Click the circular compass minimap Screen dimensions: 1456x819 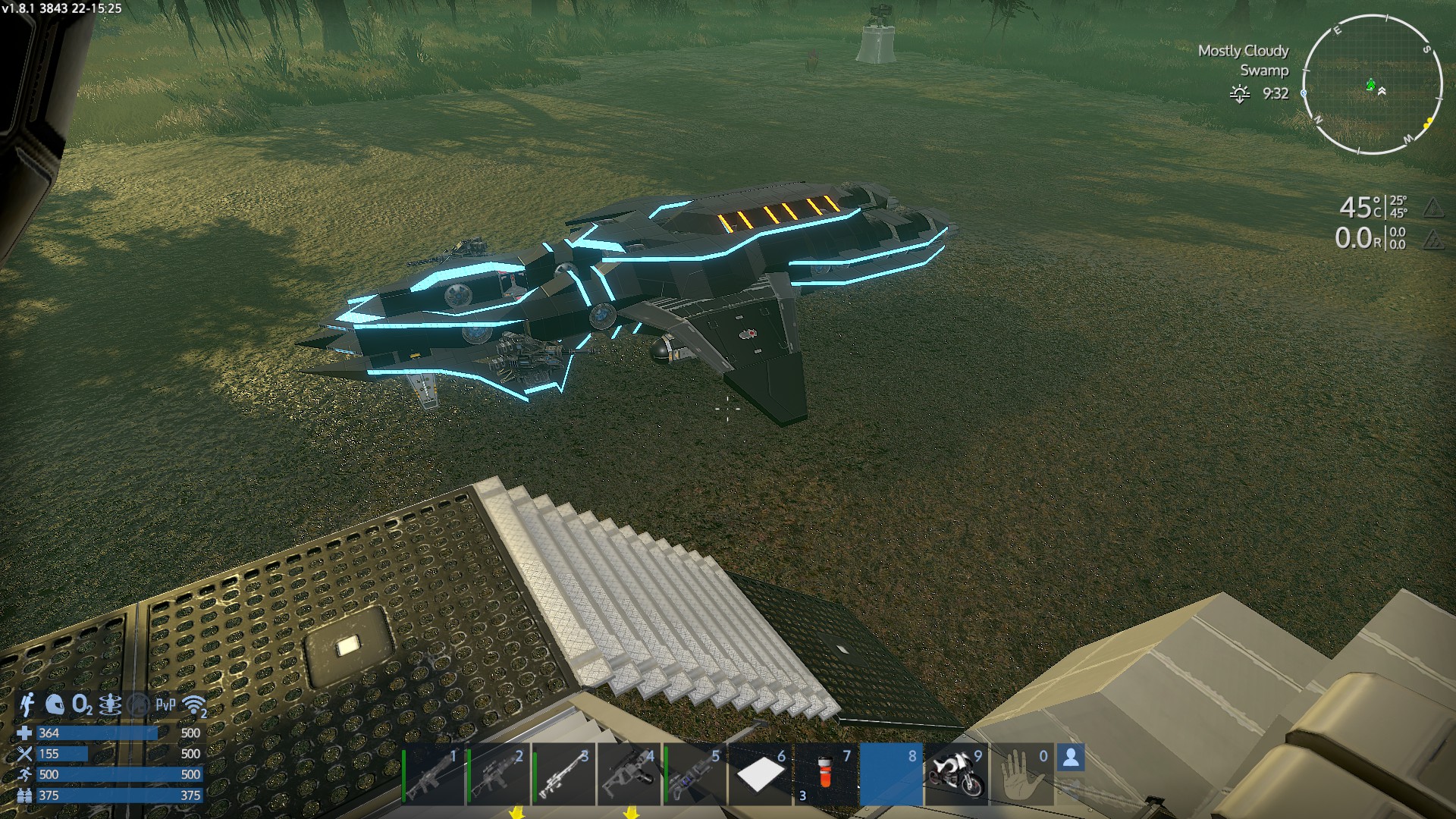(x=1372, y=84)
